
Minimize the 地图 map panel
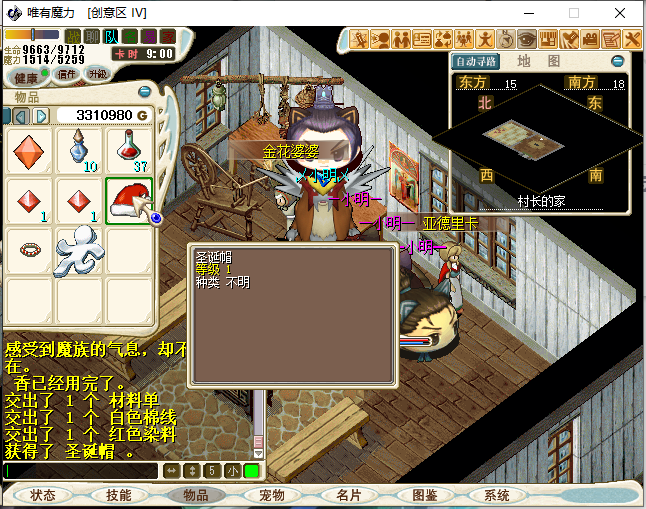pyautogui.click(x=617, y=61)
